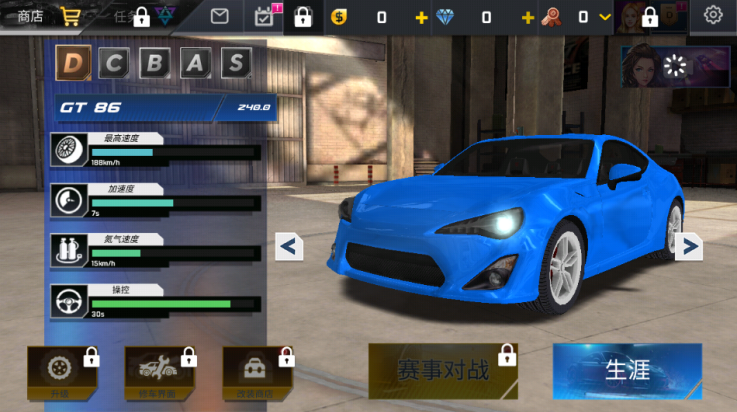Select the D class tab
737x412 pixels.
72,63
